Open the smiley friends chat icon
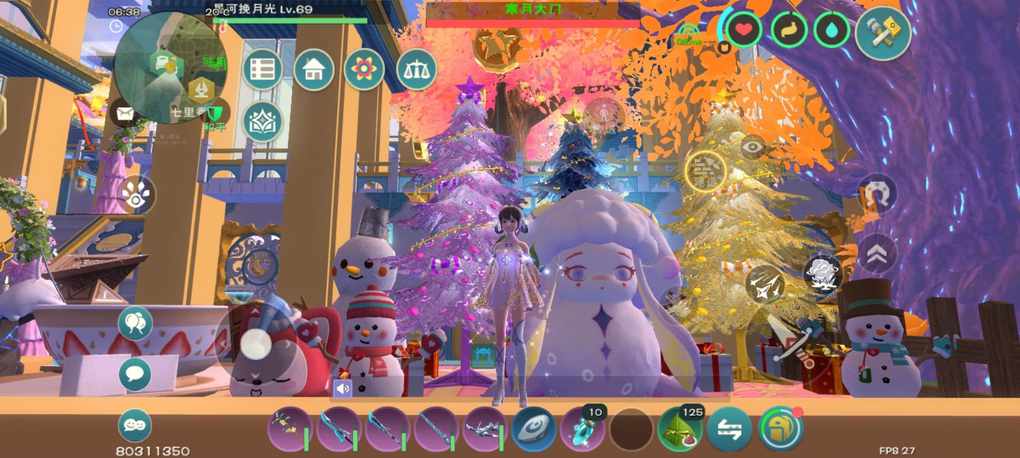 pyautogui.click(x=135, y=424)
